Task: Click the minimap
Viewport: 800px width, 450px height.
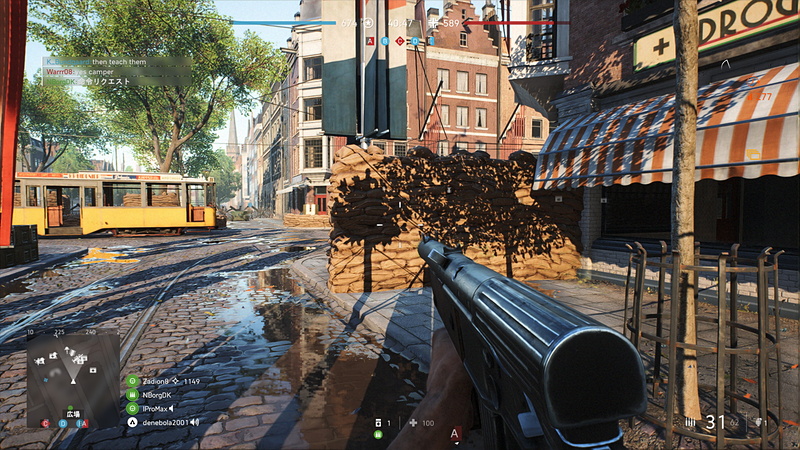Action: (x=73, y=377)
